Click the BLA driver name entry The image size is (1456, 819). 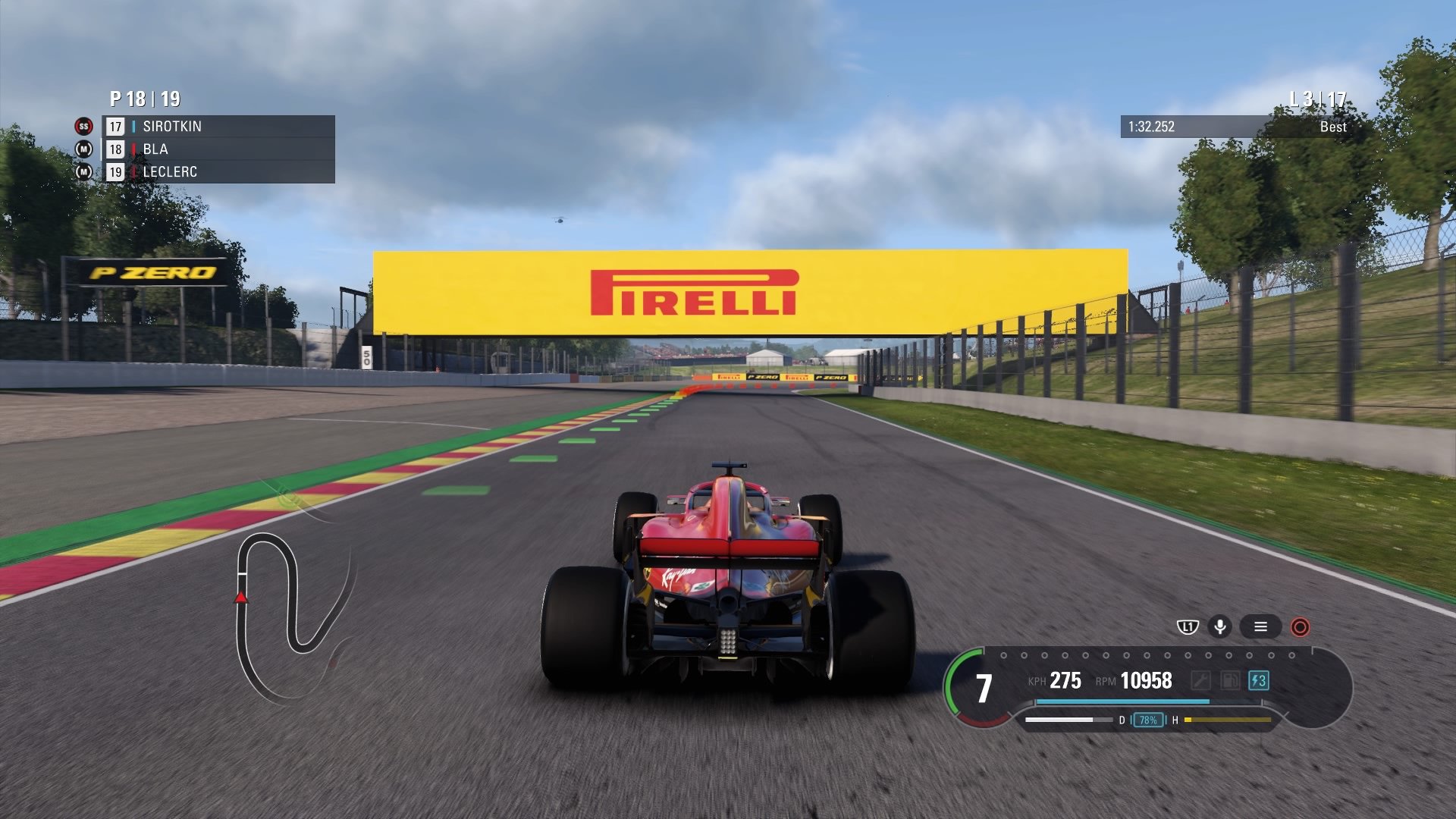[155, 149]
